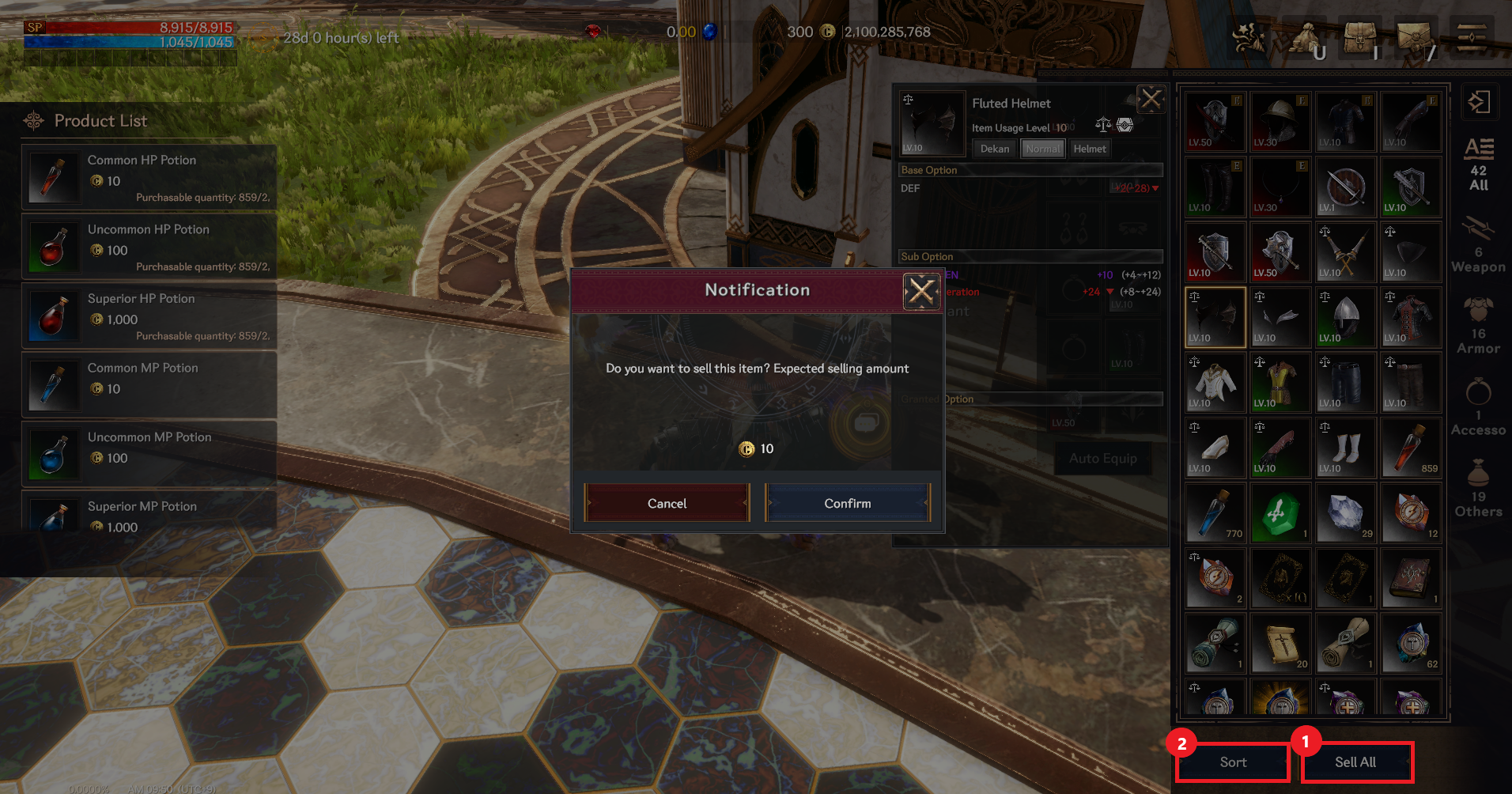
Task: Click the Sell All button
Action: point(1356,762)
